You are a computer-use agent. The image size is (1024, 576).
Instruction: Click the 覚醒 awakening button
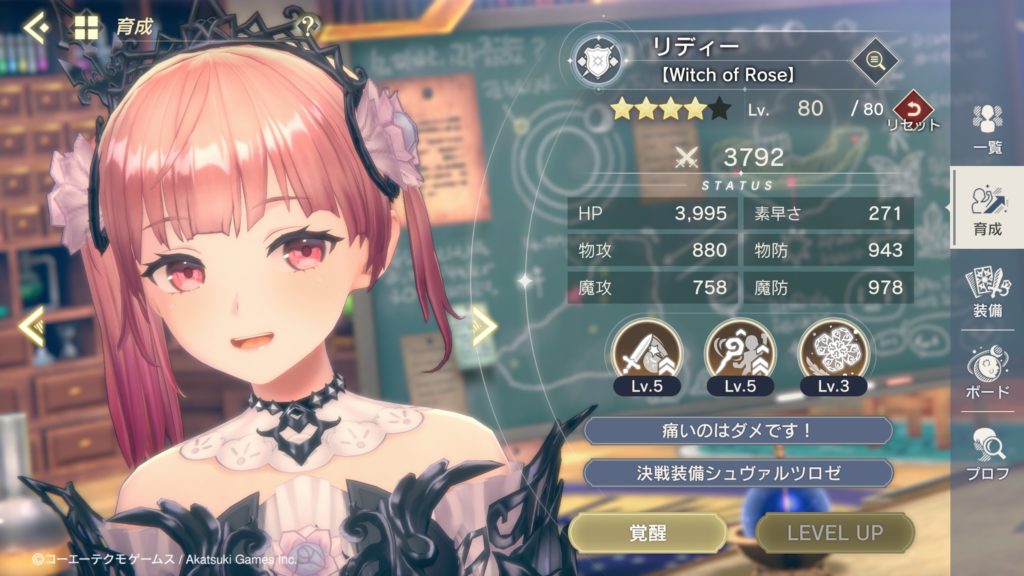click(647, 533)
